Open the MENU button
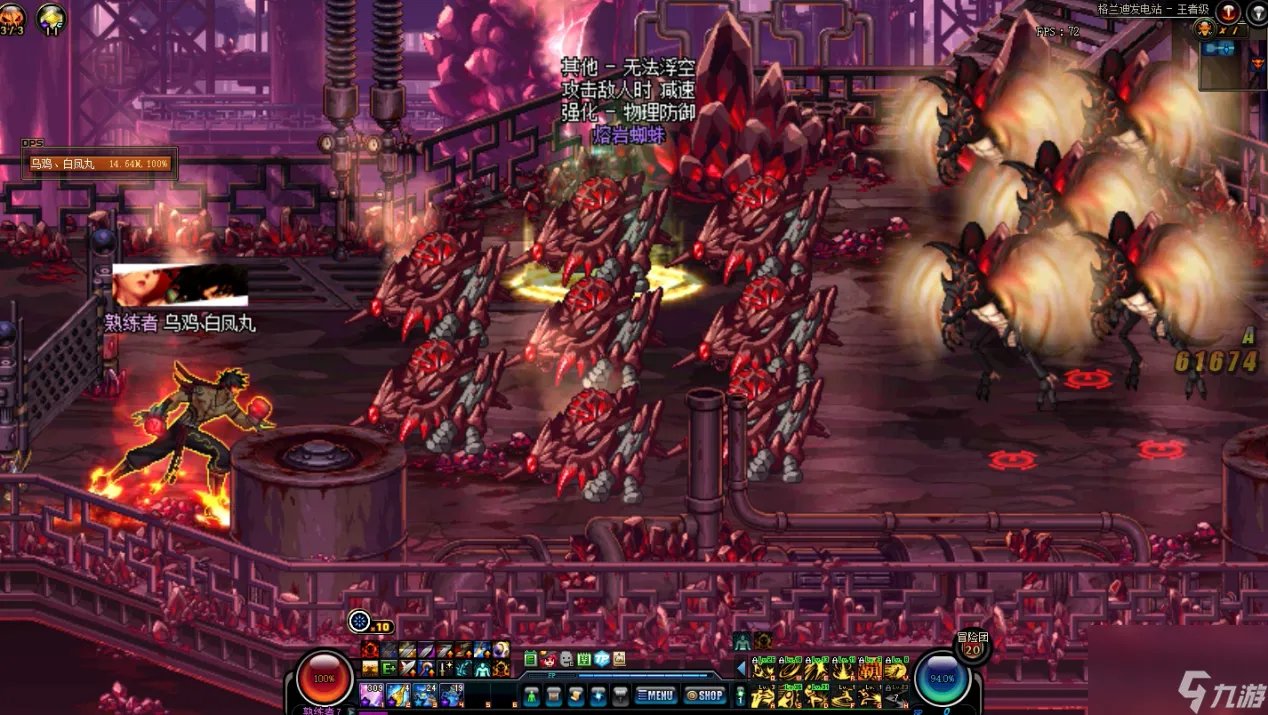Screen dimensions: 1268x715 656,694
